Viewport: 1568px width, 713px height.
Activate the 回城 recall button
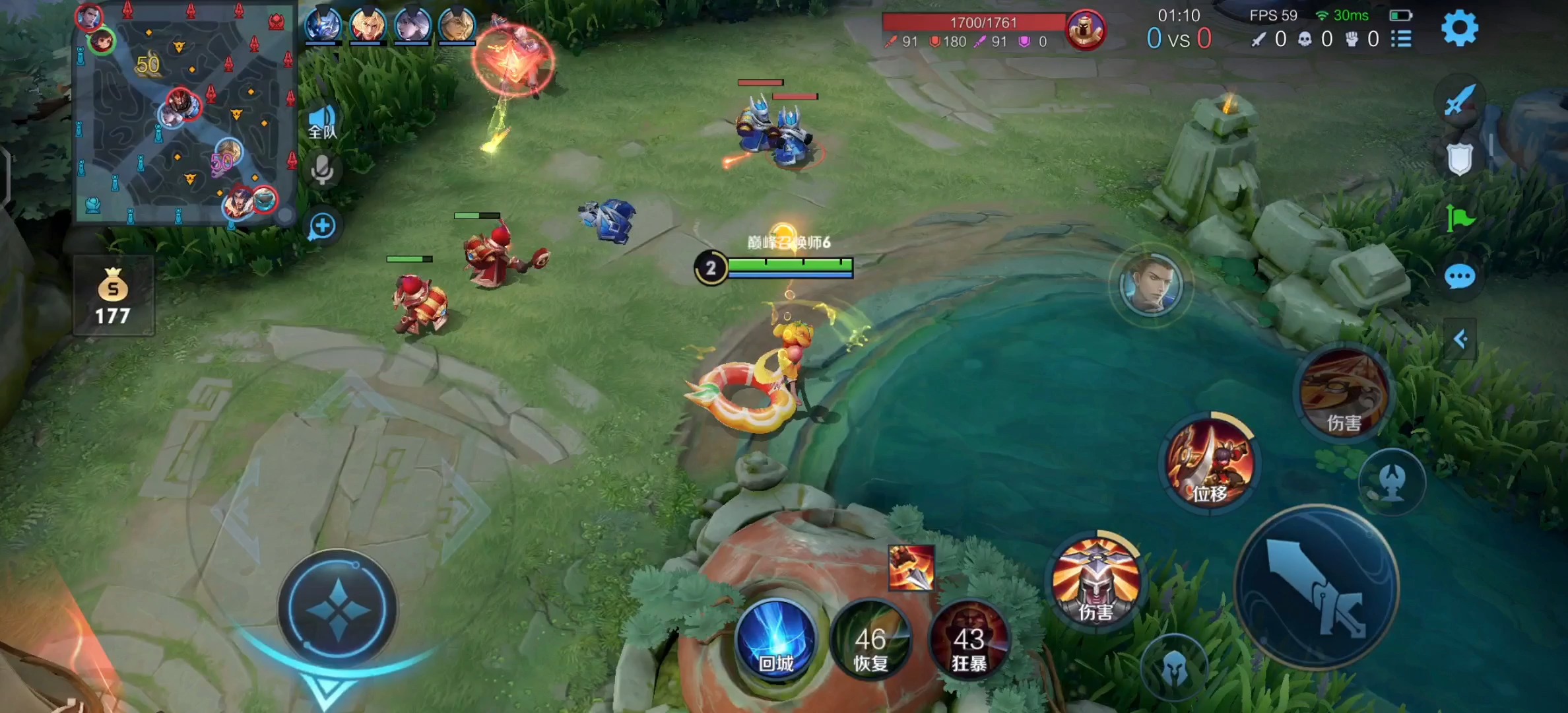point(776,640)
